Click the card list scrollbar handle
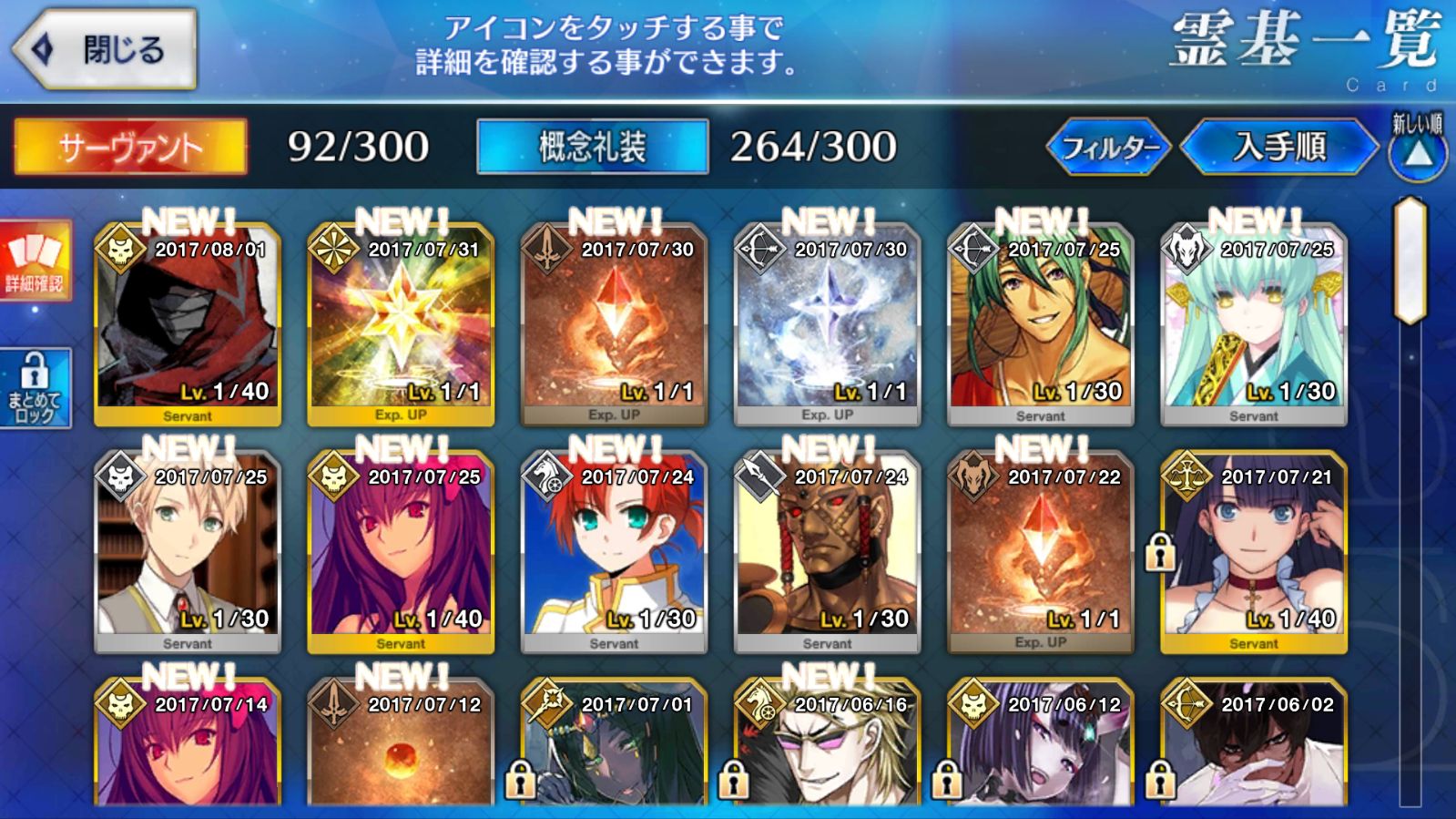Viewport: 1456px width, 819px height. click(x=1410, y=261)
